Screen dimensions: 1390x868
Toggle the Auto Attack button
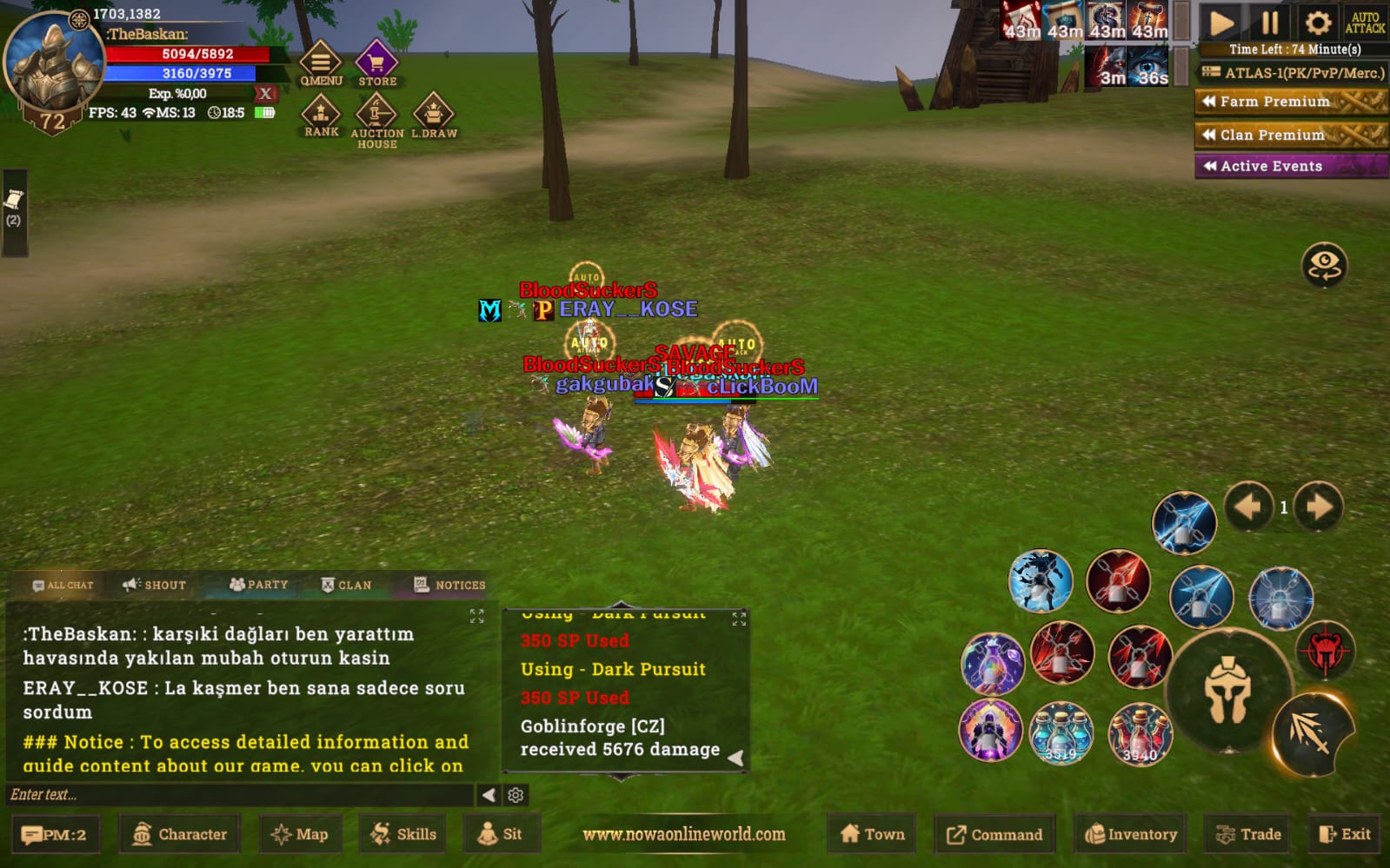click(x=1365, y=23)
